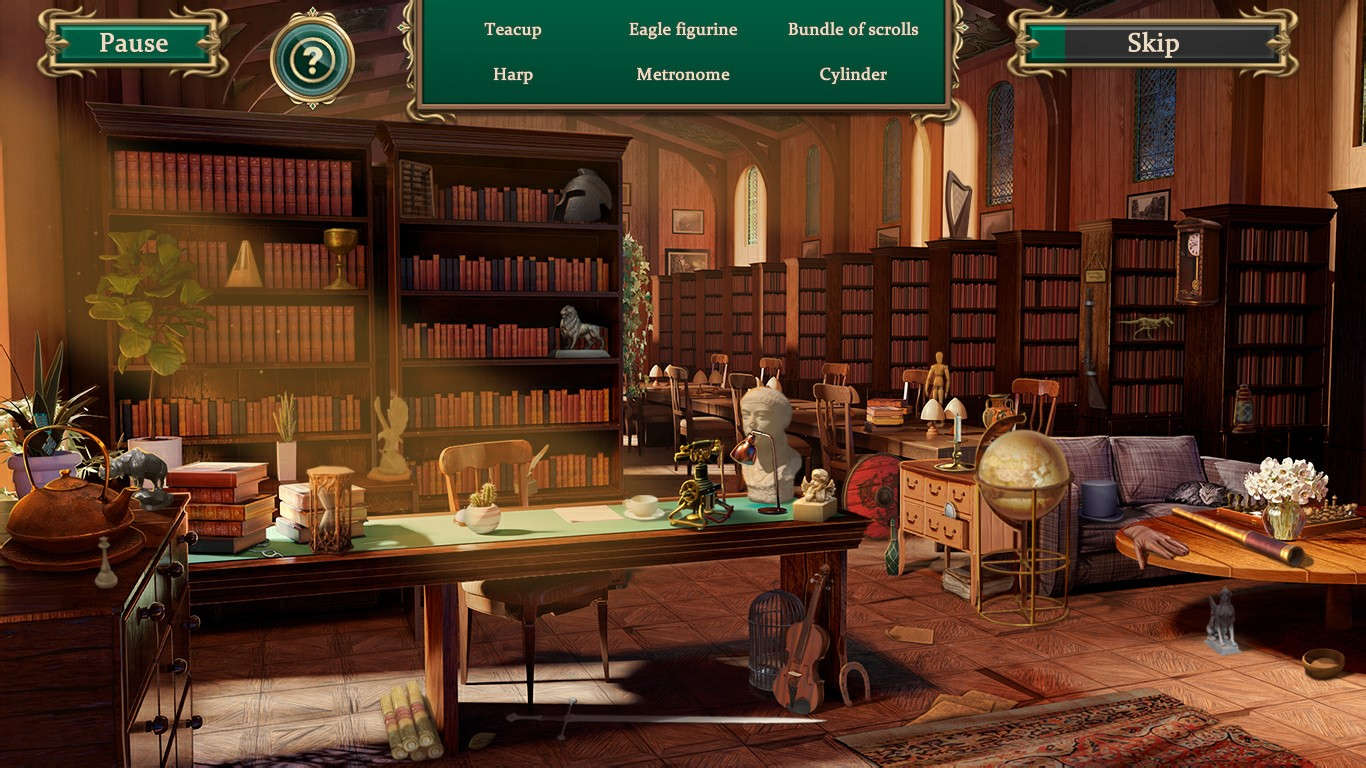
Task: Select "Teacup" in the object list
Action: (x=513, y=30)
